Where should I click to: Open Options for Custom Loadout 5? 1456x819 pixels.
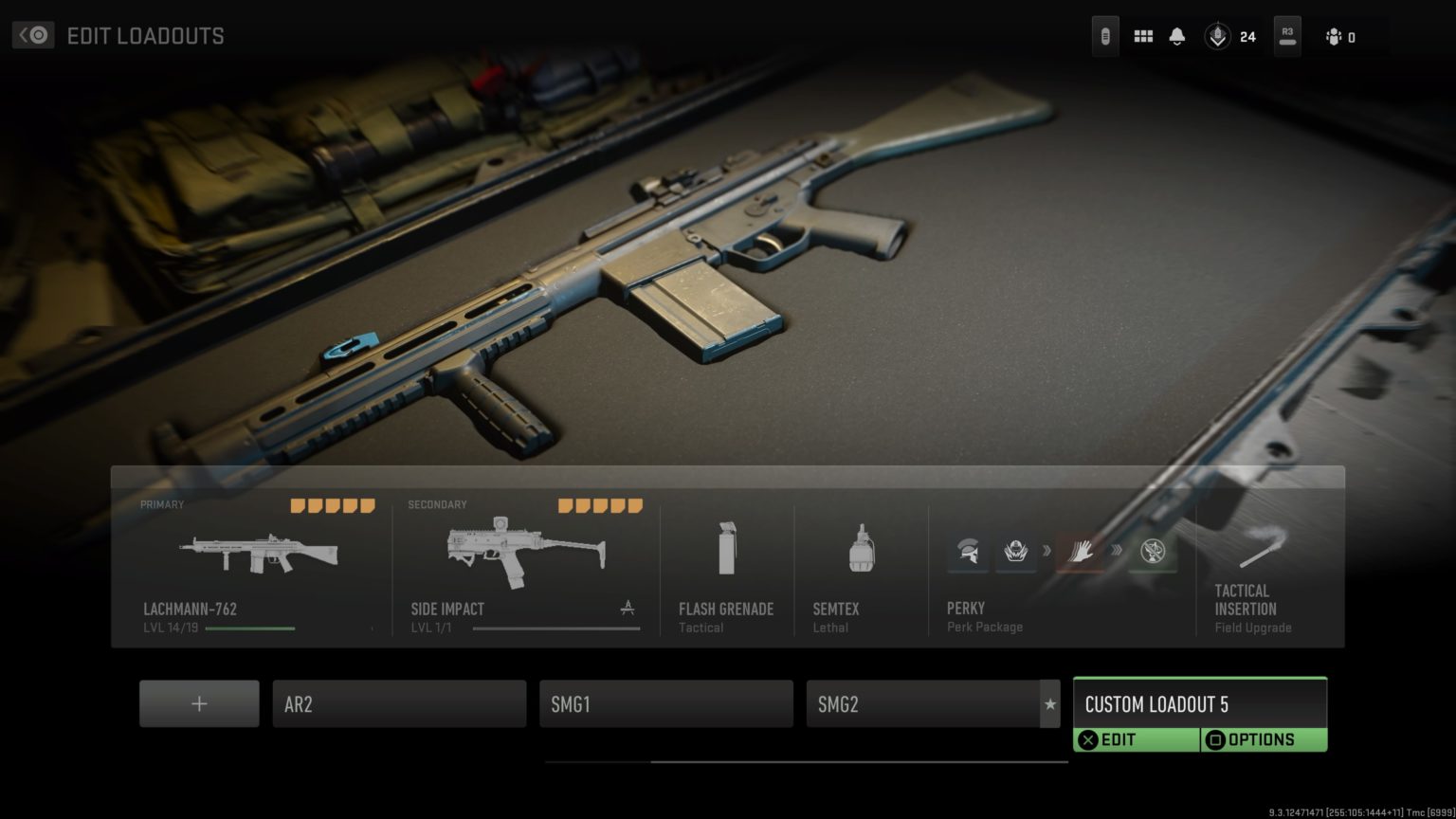(x=1264, y=740)
